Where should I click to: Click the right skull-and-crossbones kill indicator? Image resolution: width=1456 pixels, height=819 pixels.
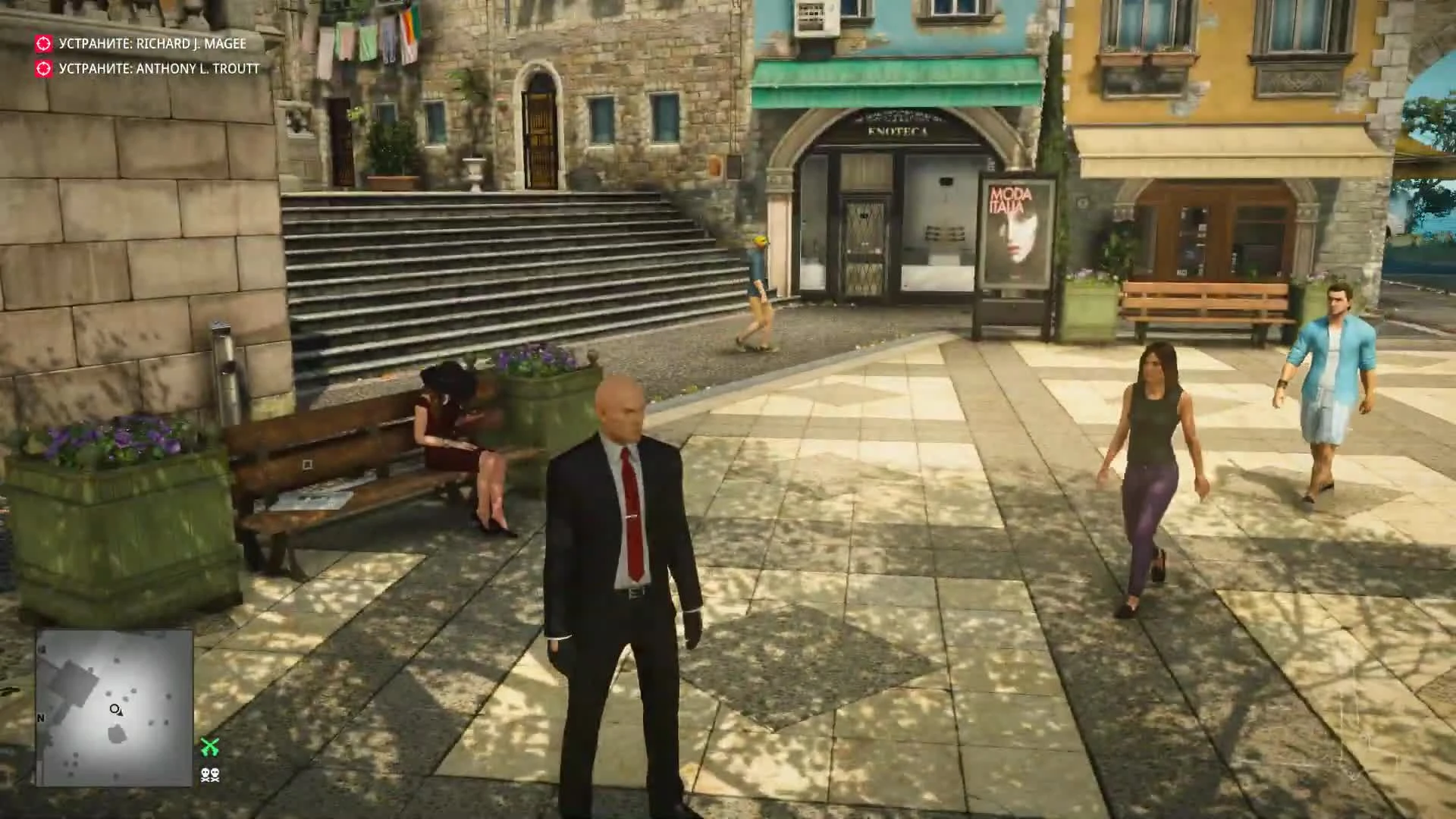[215, 774]
